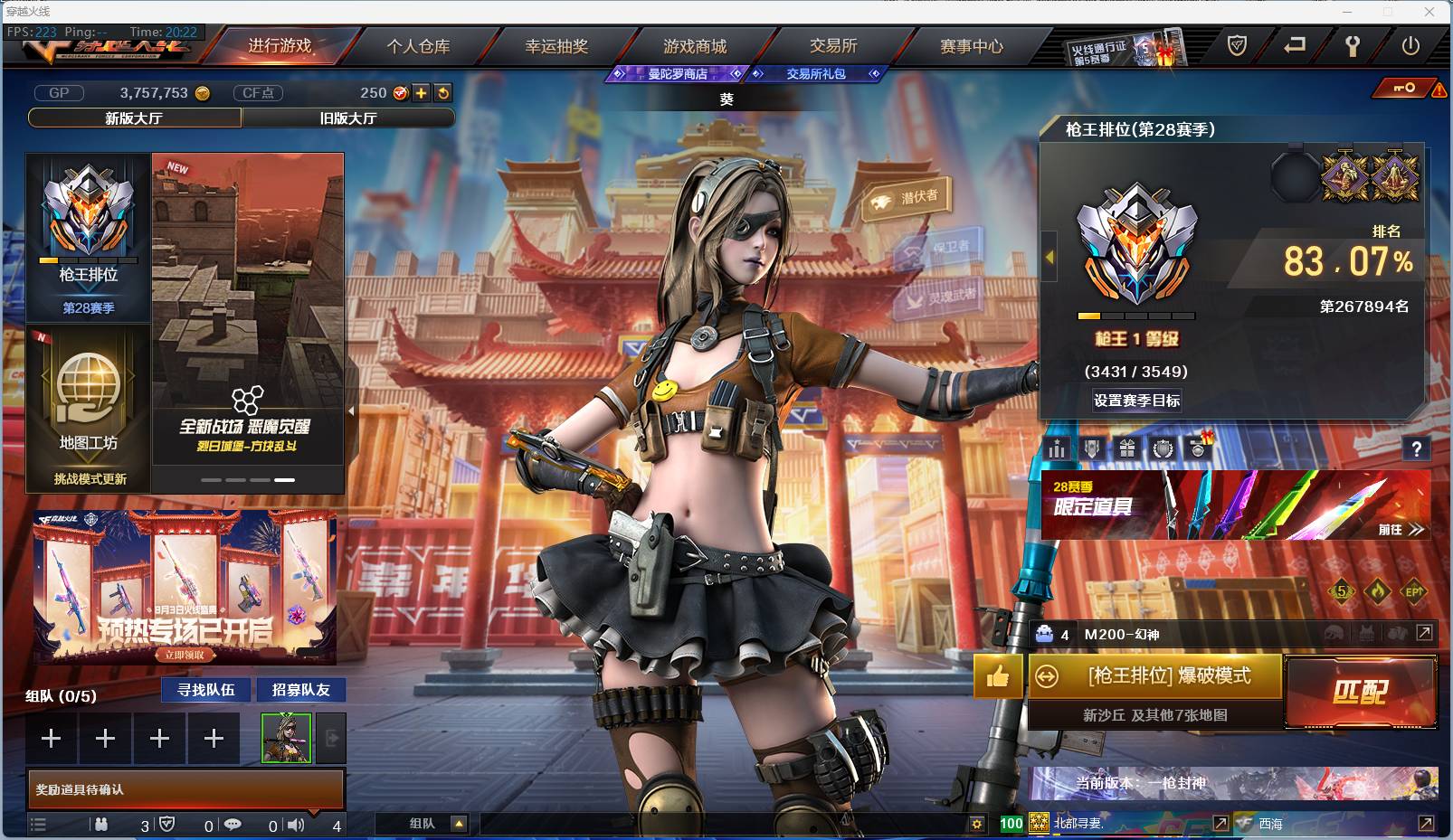Image resolution: width=1453 pixels, height=840 pixels.
Task: Collapse the 组队 panel via the arrow
Action: click(461, 824)
